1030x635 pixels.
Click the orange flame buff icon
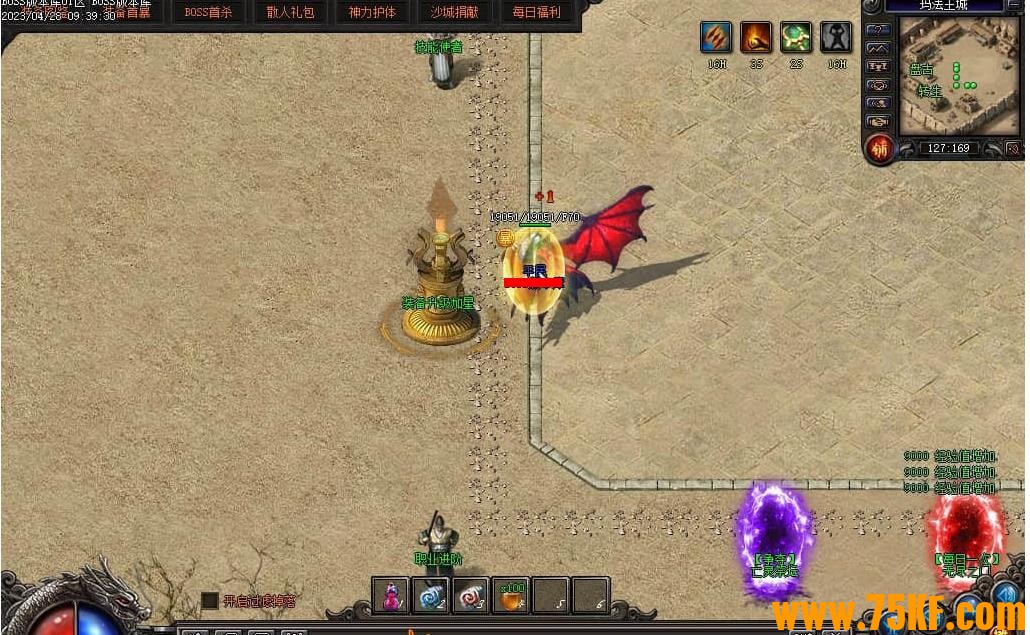[756, 38]
